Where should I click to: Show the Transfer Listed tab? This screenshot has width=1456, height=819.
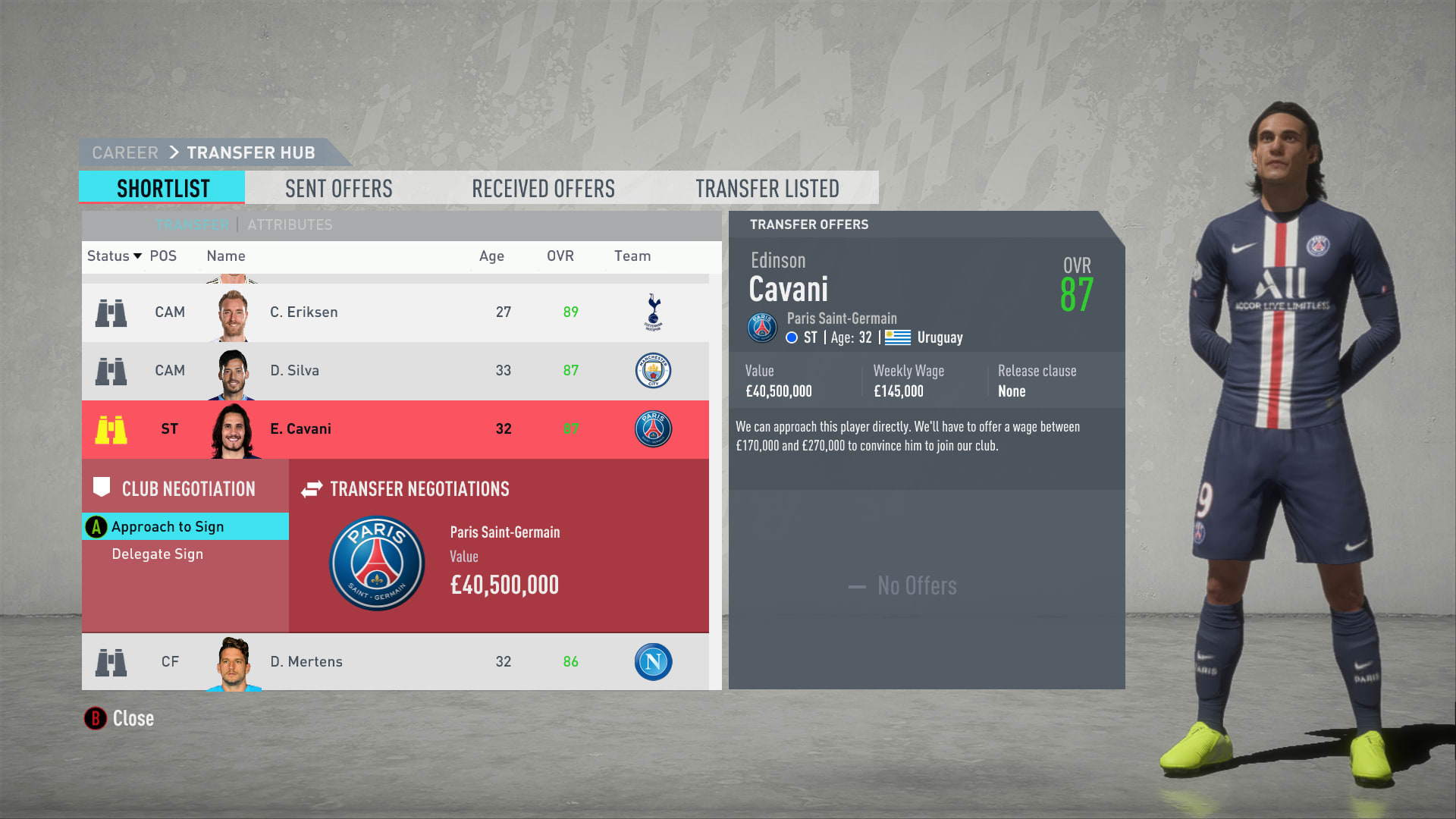tap(767, 188)
